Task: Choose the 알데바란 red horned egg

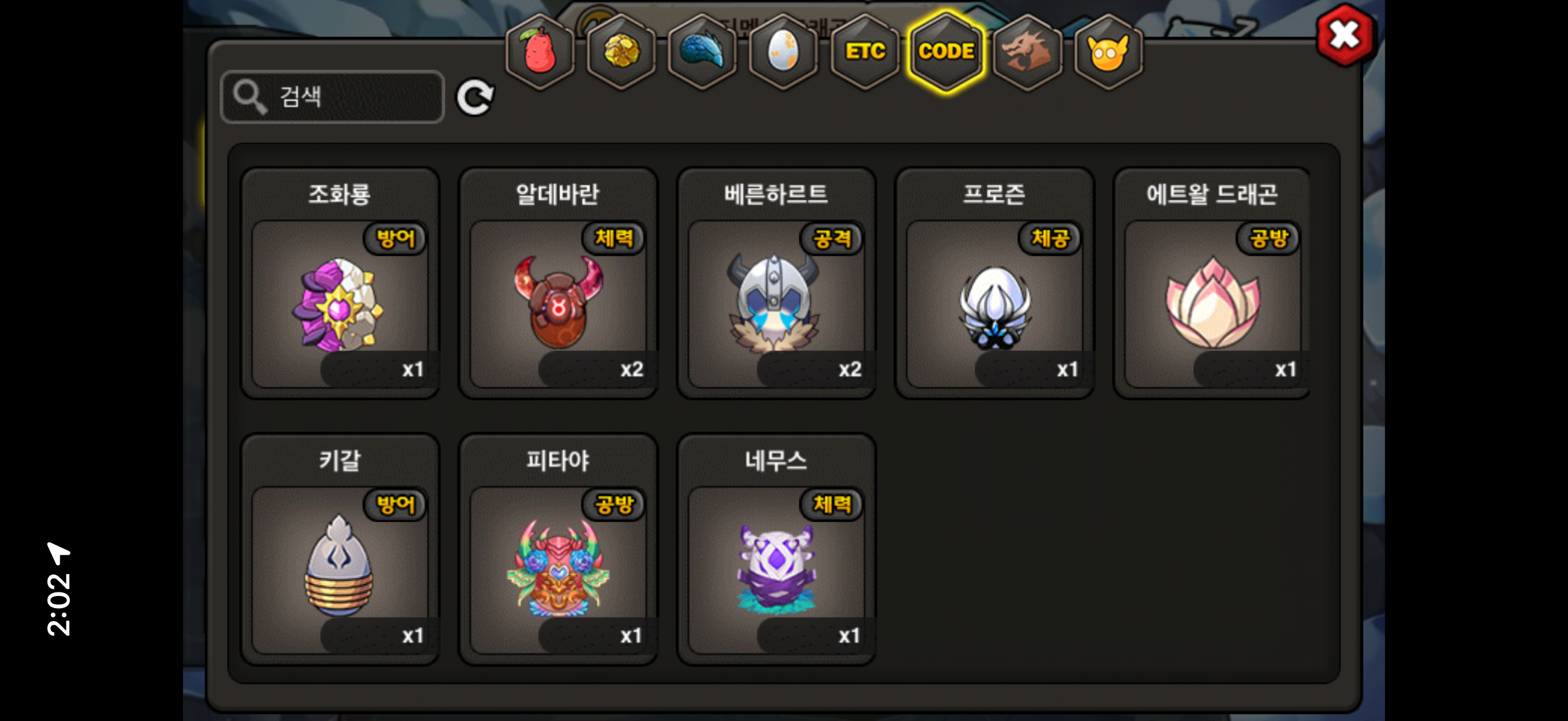Action: click(558, 304)
